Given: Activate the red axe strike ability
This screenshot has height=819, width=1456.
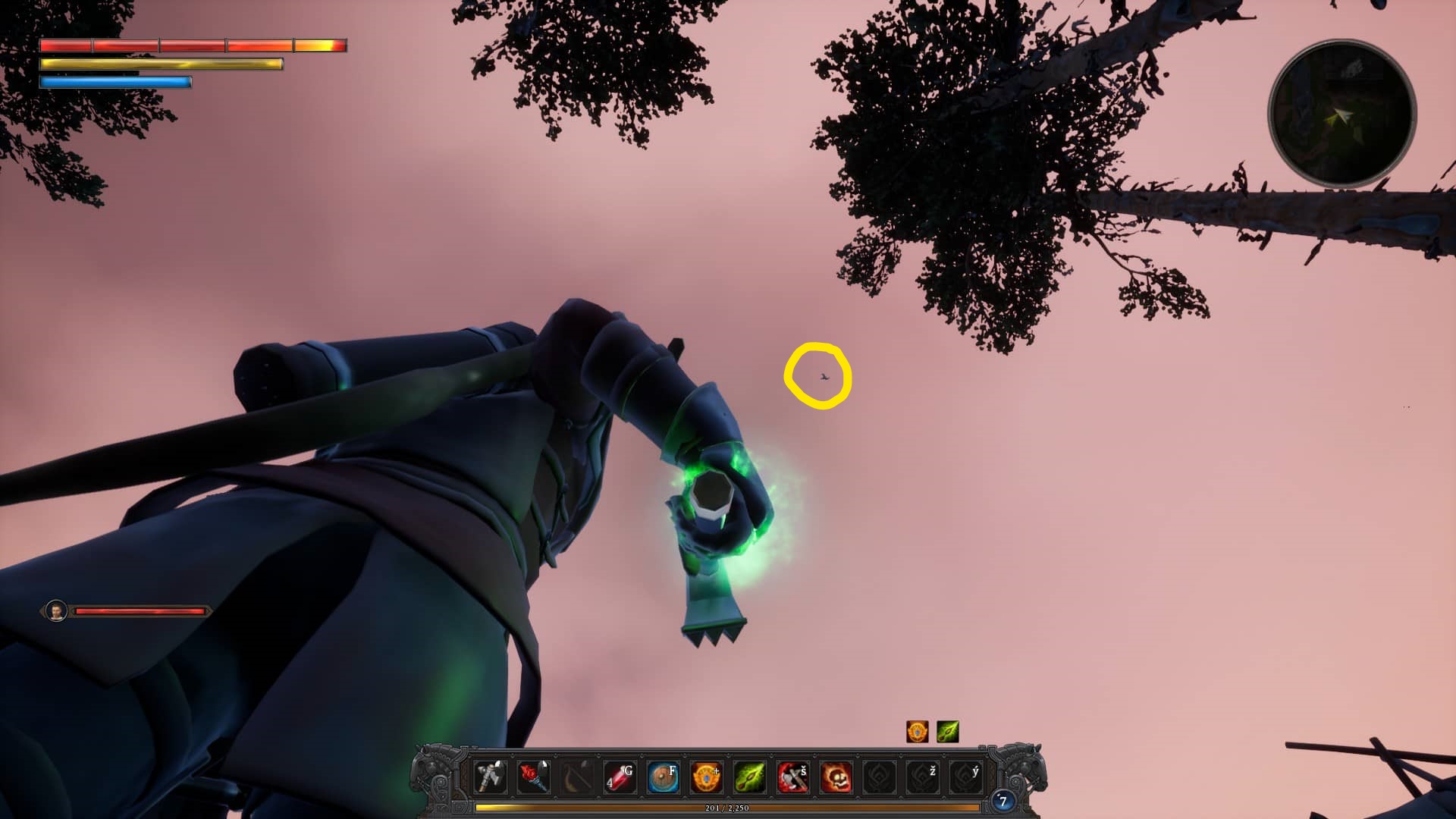Looking at the screenshot, I should pos(792,777).
